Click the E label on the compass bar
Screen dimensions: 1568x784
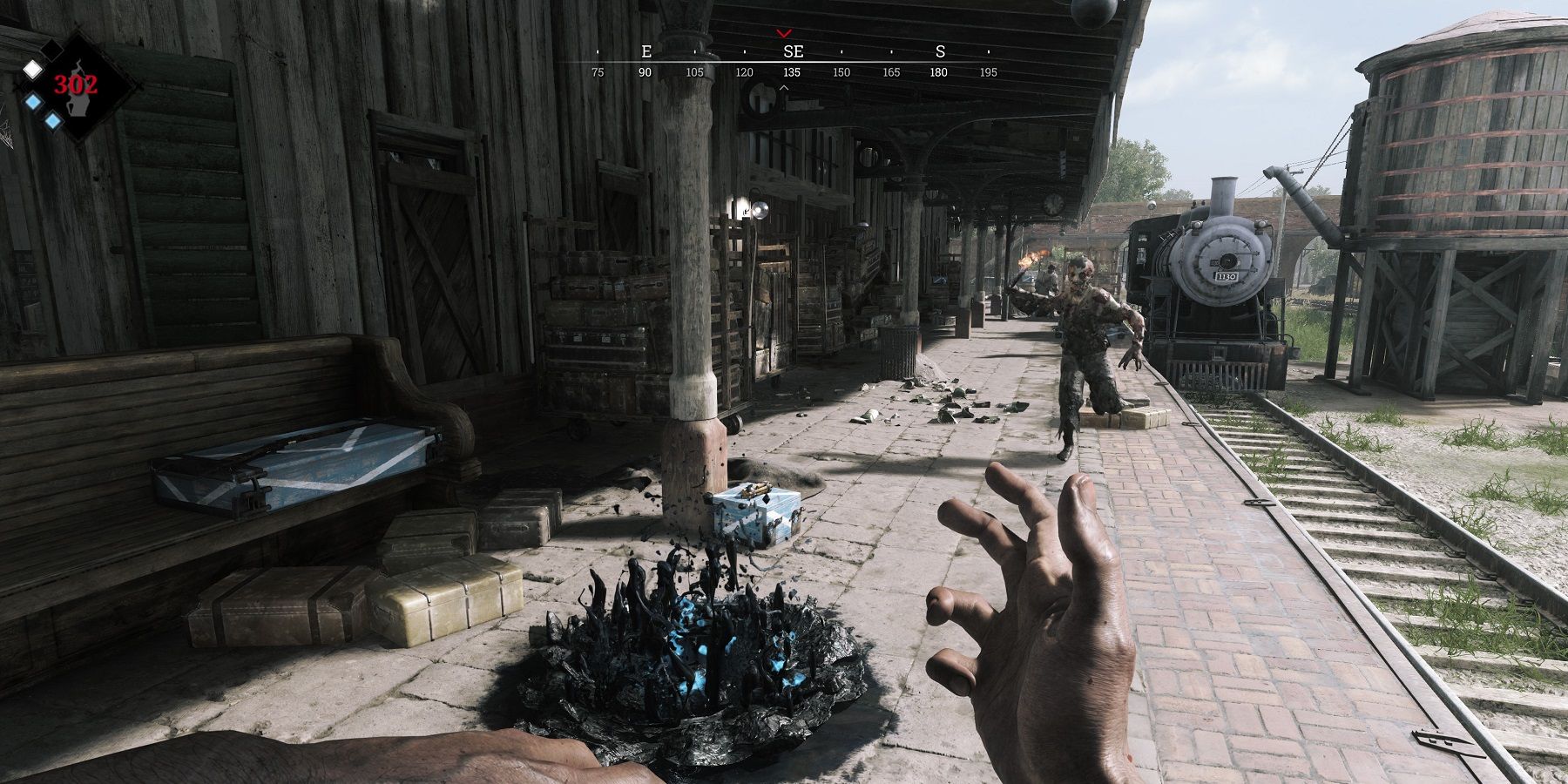(646, 51)
